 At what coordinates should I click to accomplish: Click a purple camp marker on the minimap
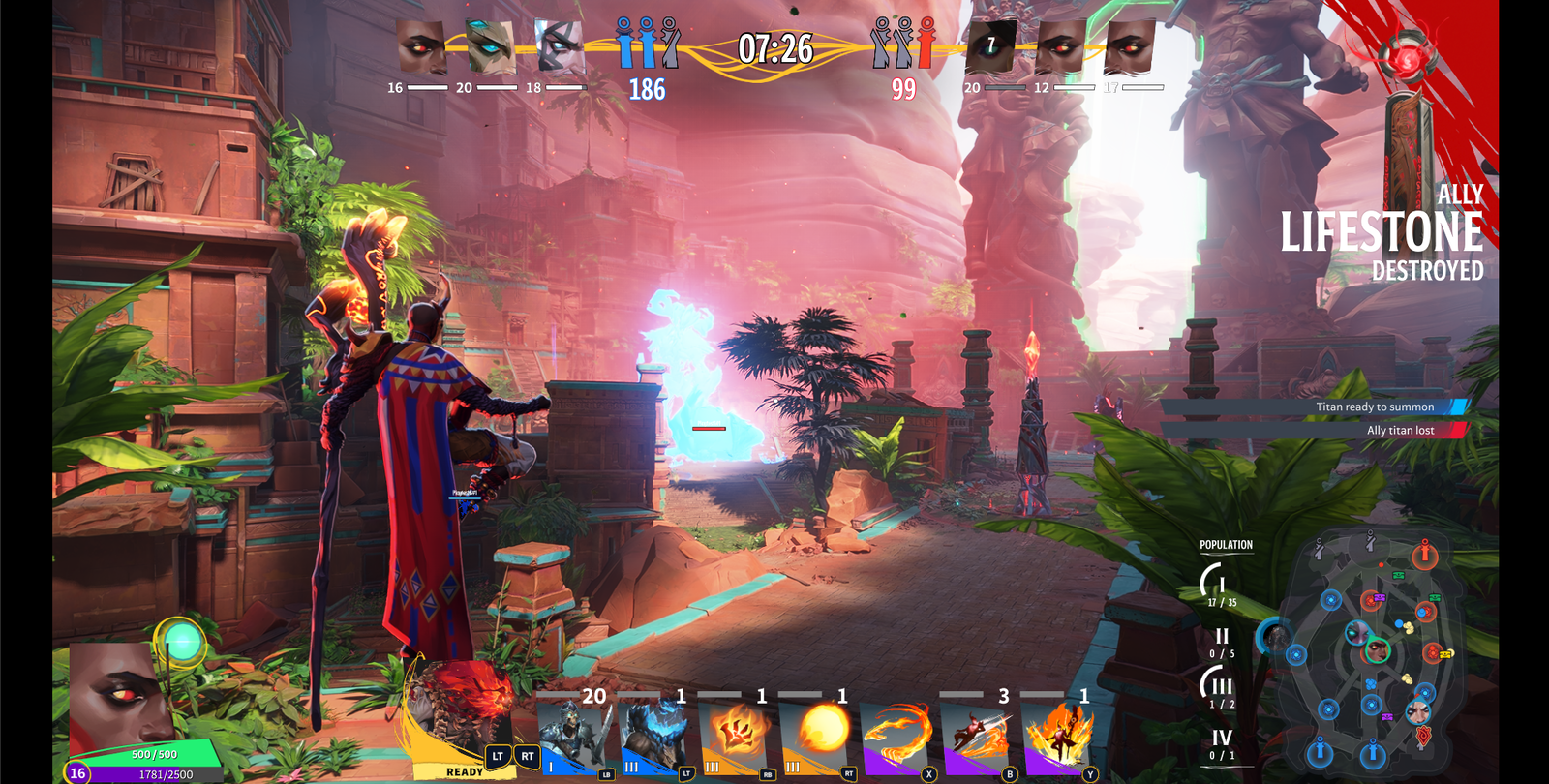pyautogui.click(x=1381, y=597)
